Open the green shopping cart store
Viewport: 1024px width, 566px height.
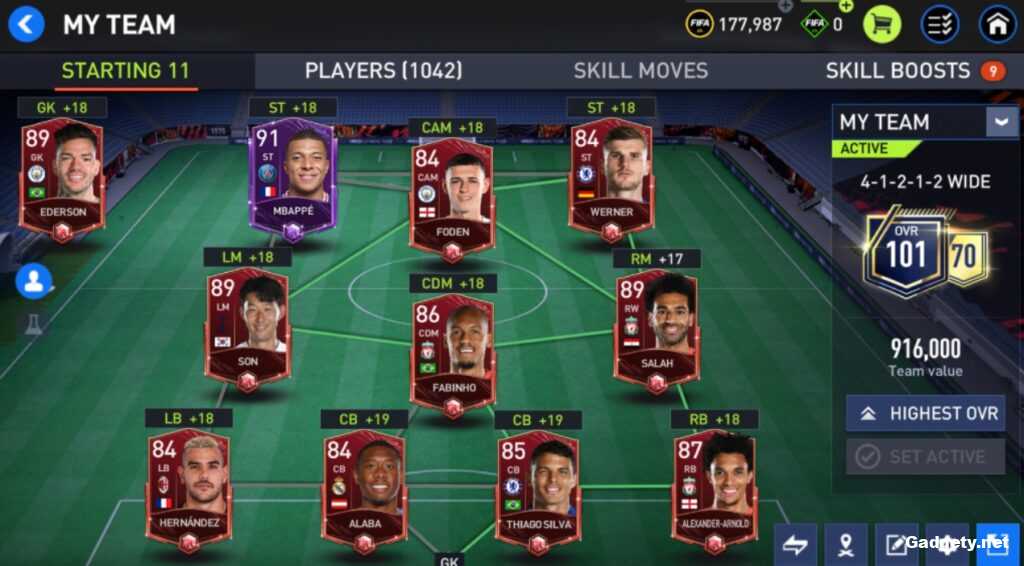pyautogui.click(x=882, y=24)
